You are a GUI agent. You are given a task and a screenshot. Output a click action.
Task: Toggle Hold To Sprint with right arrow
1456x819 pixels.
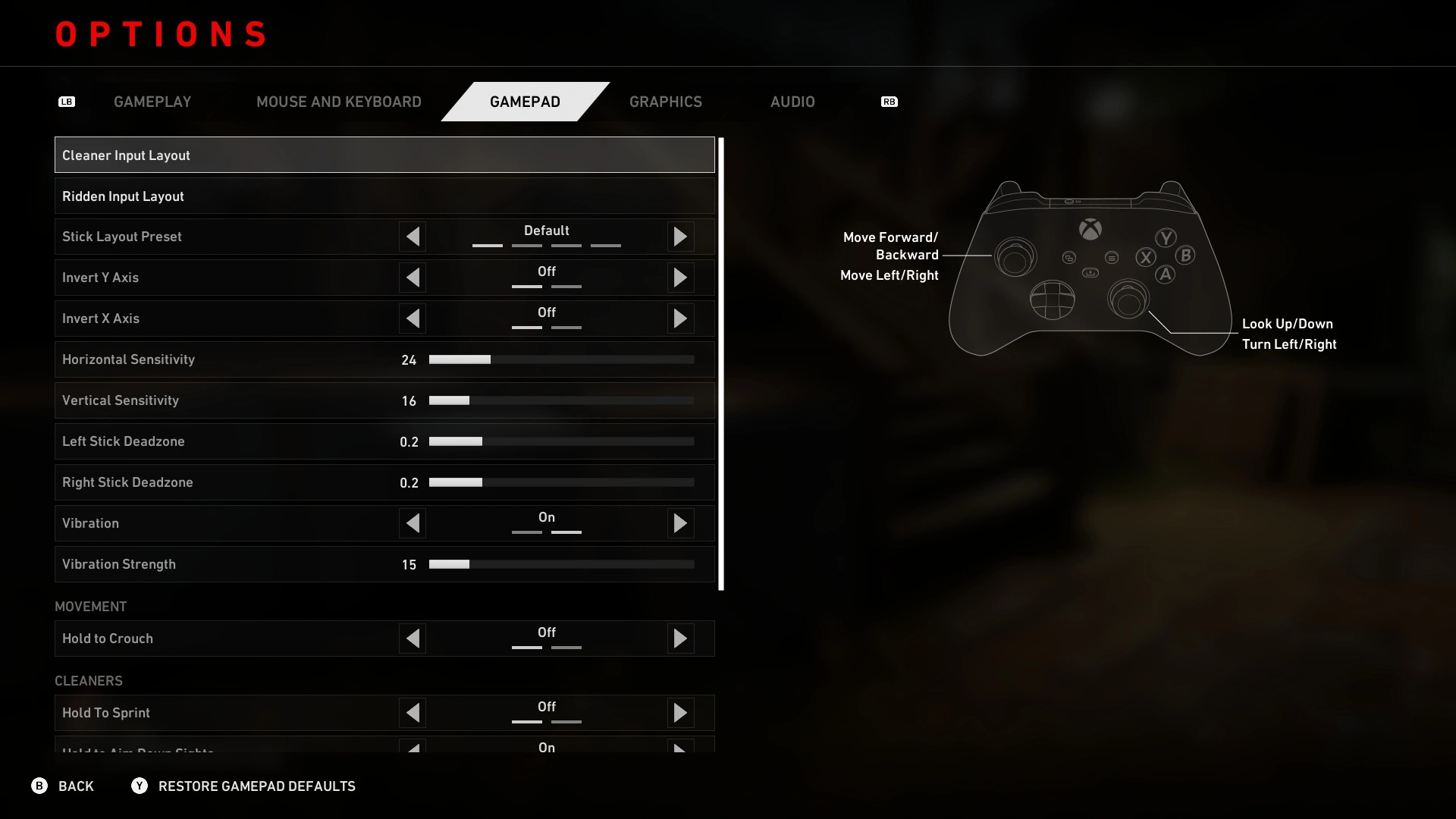pyautogui.click(x=680, y=713)
